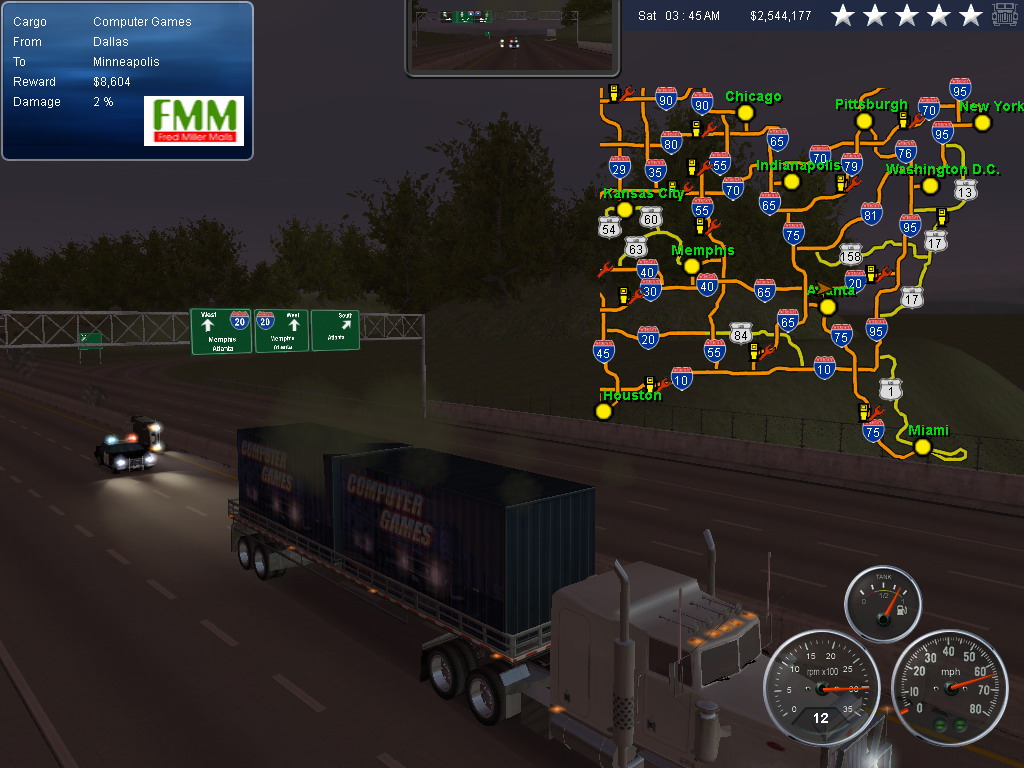Click the Washington D.C. map marker
Viewport: 1024px width, 768px height.
click(x=930, y=186)
